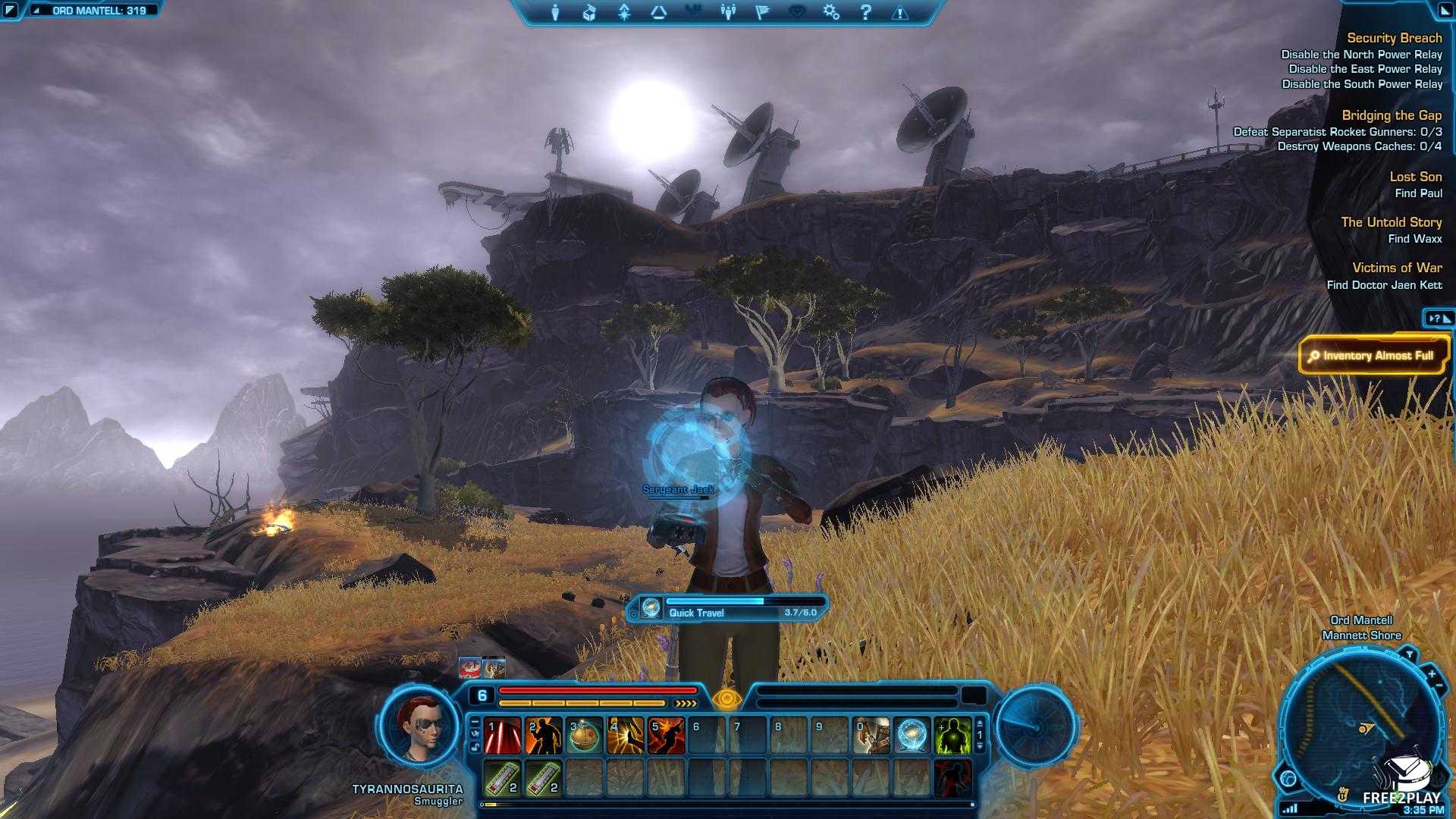The width and height of the screenshot is (1456, 819).
Task: Open the character sheet icon
Action: [x=555, y=12]
